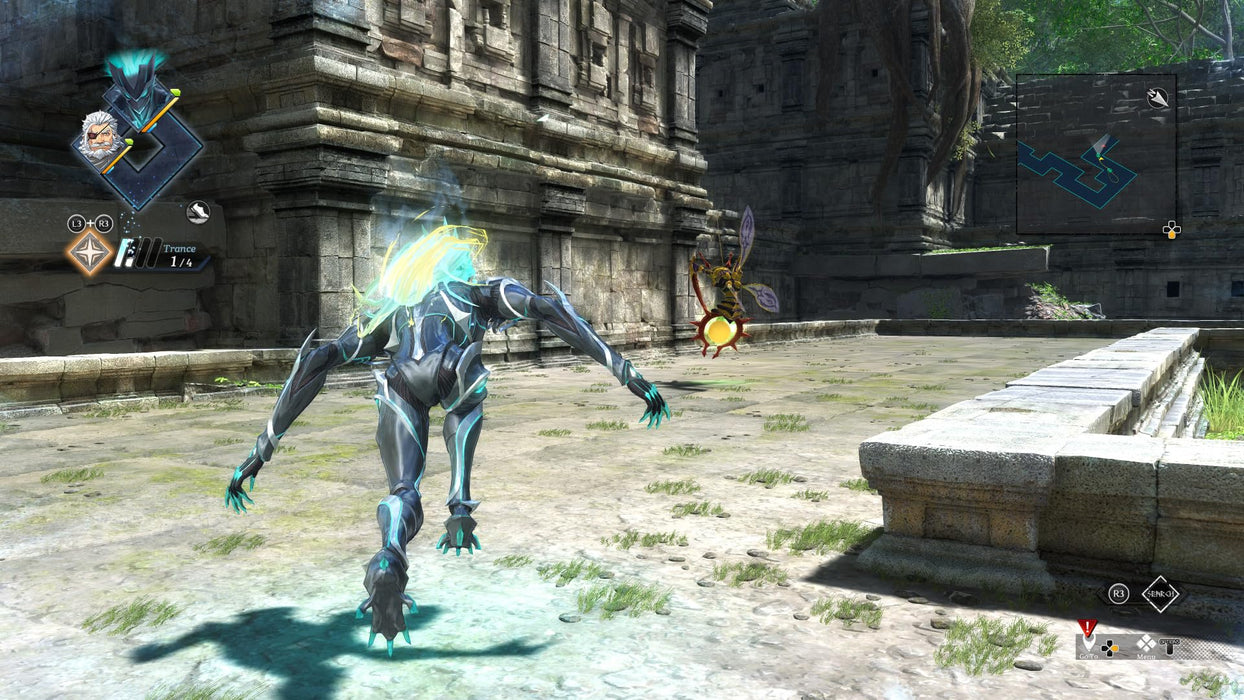Image resolution: width=1244 pixels, height=700 pixels.
Task: Switch to the eyepatch old man portrait
Action: point(97,138)
